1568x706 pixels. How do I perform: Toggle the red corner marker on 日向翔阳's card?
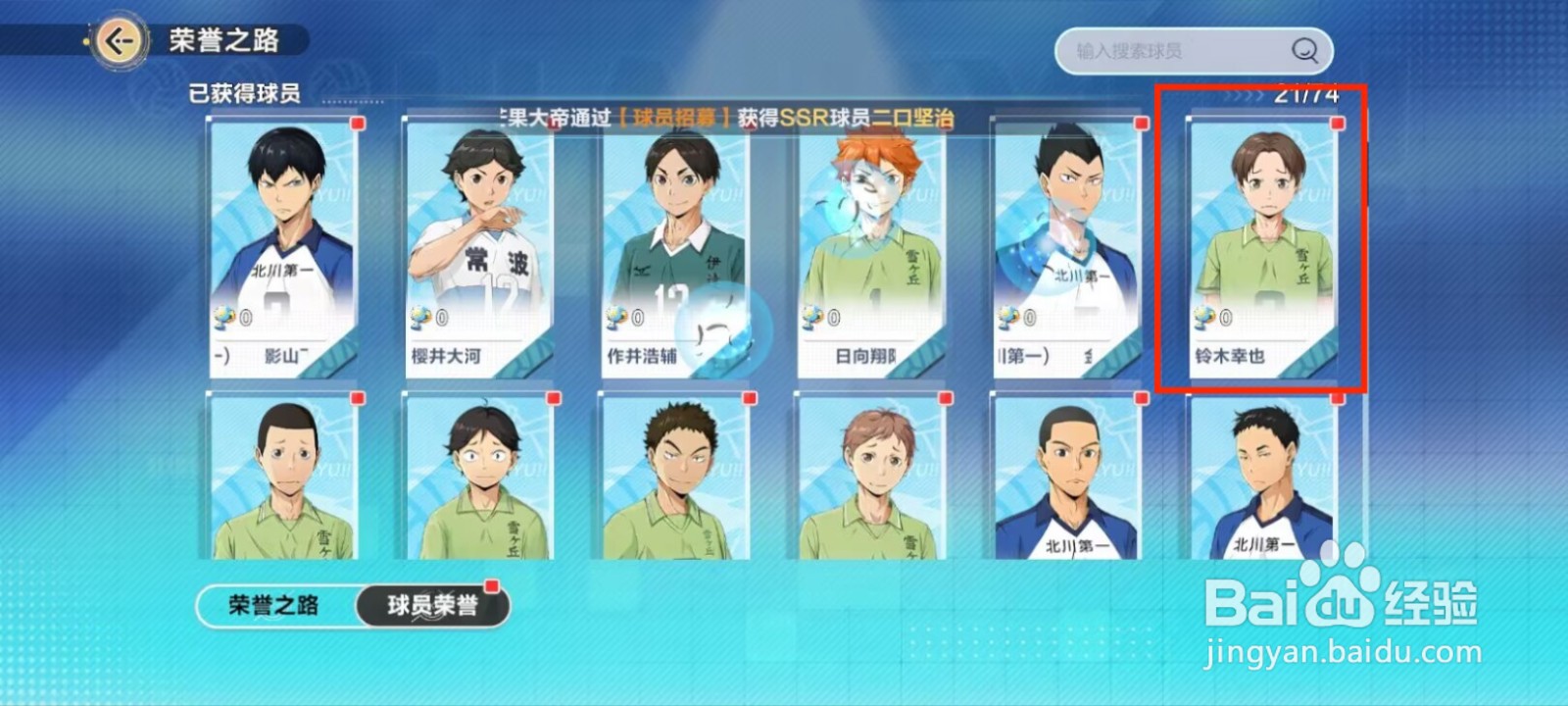(943, 126)
